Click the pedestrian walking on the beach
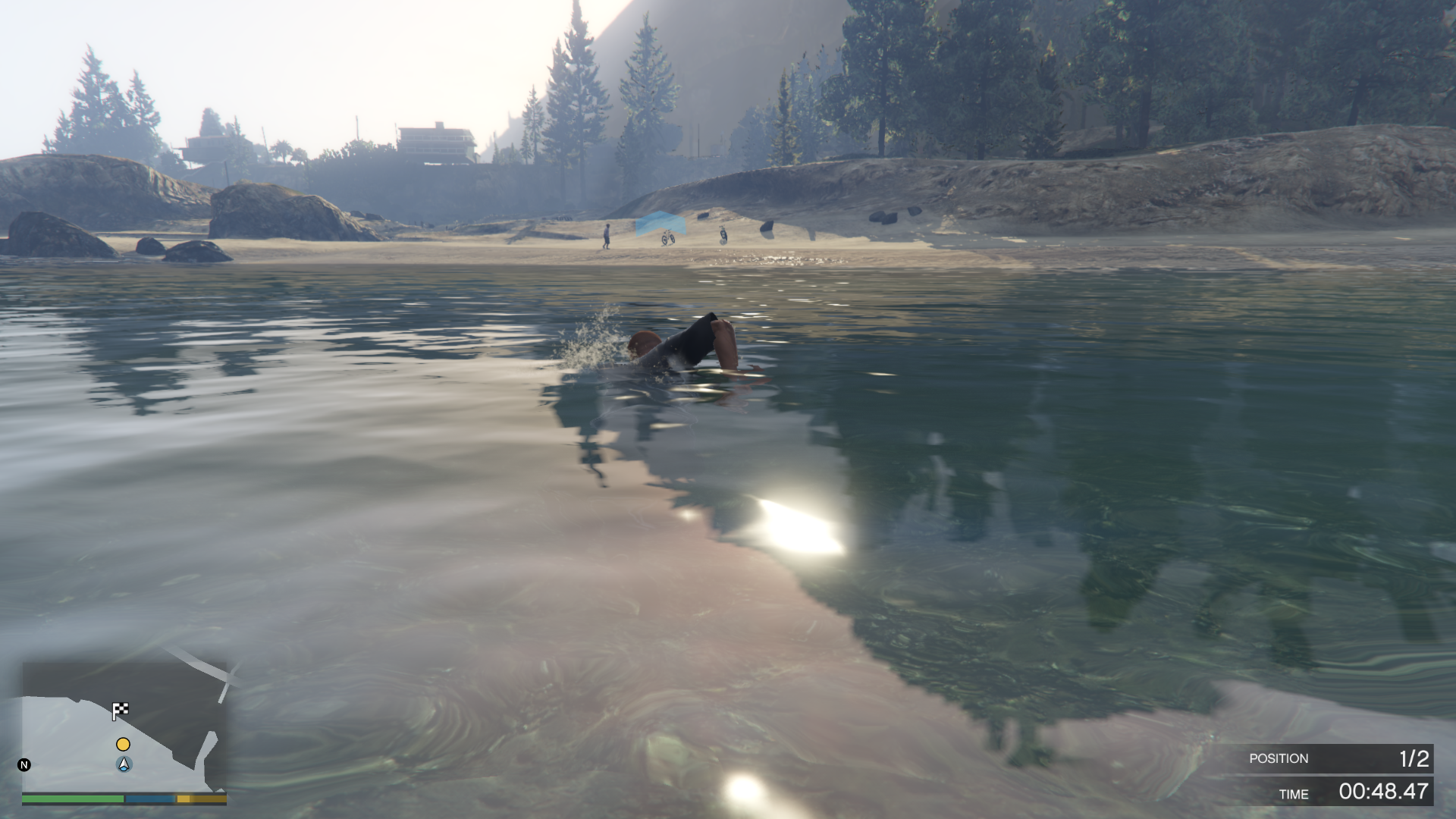Screen dimensions: 1456x819 pos(606,235)
